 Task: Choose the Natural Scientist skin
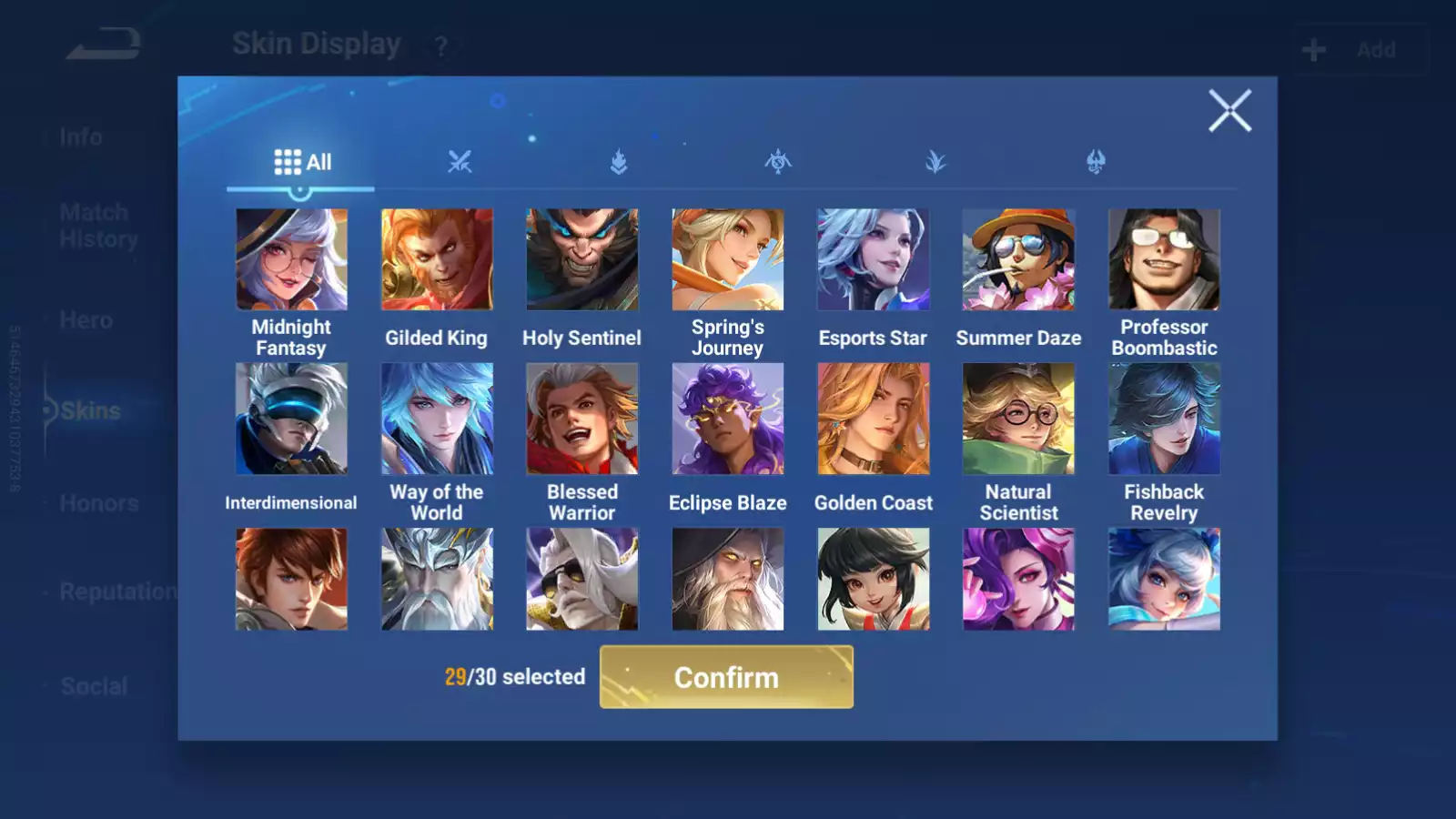(1018, 420)
